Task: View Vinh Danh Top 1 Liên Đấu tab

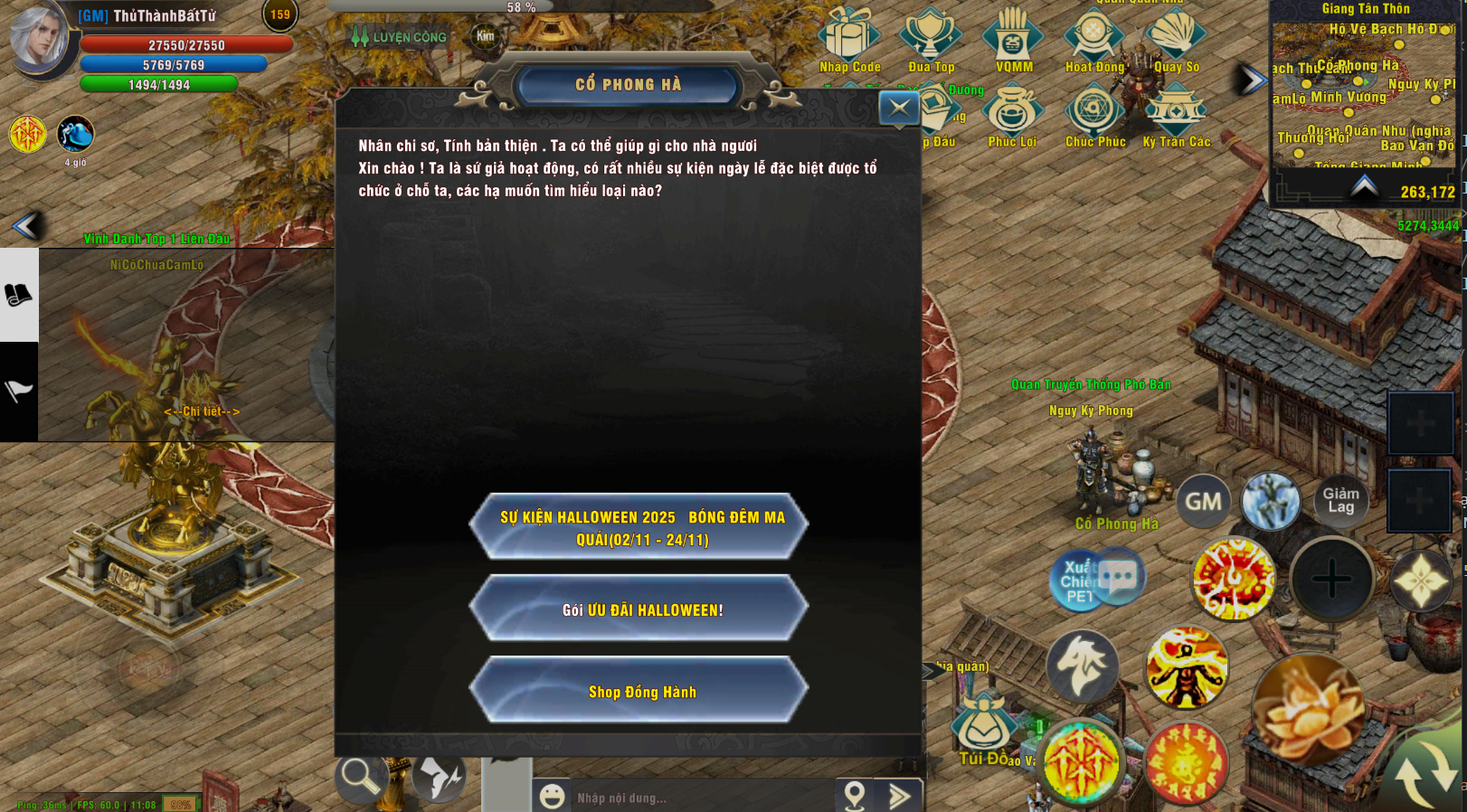Action: tap(156, 240)
